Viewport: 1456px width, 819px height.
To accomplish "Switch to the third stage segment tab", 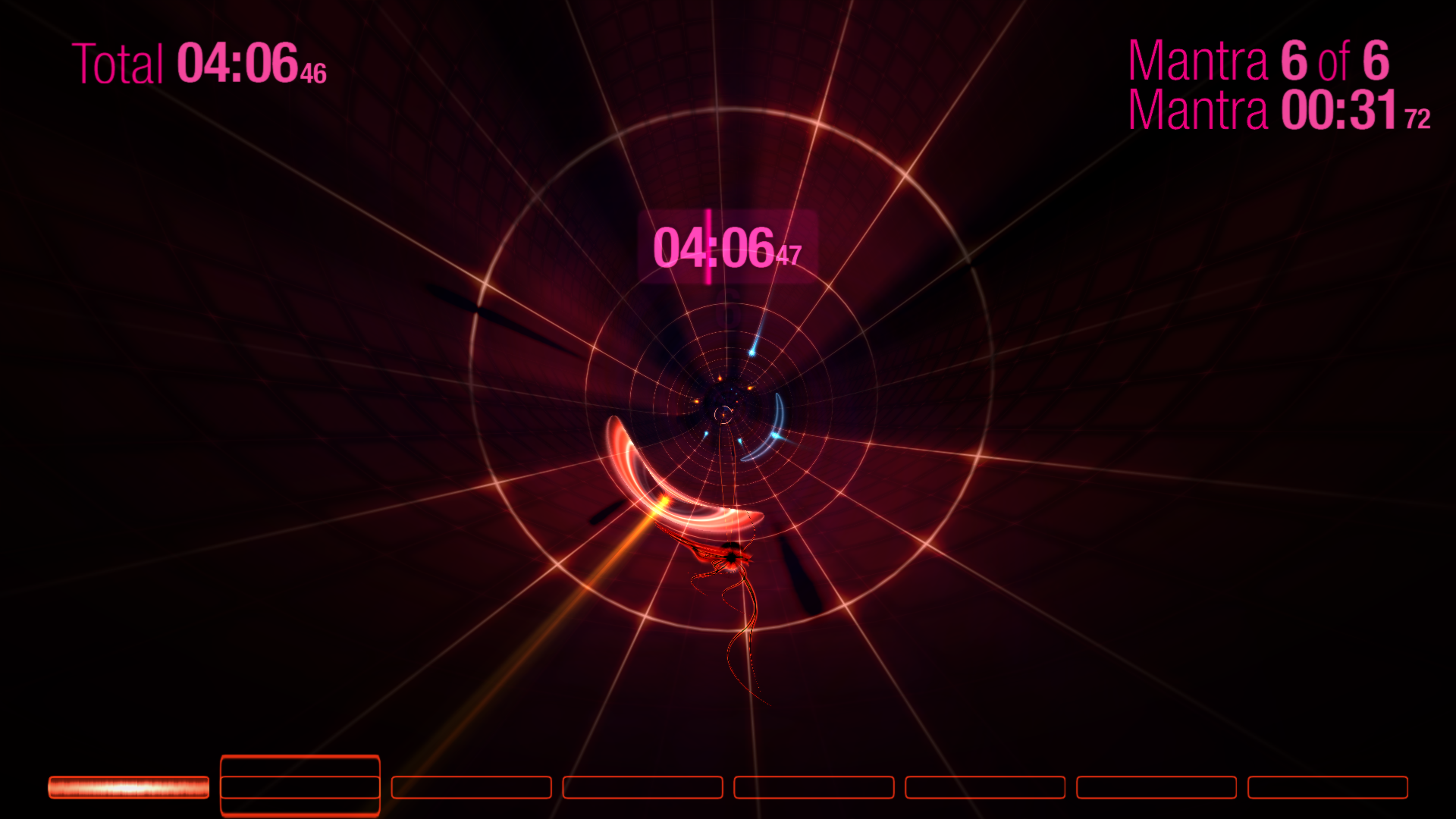I will 472,788.
